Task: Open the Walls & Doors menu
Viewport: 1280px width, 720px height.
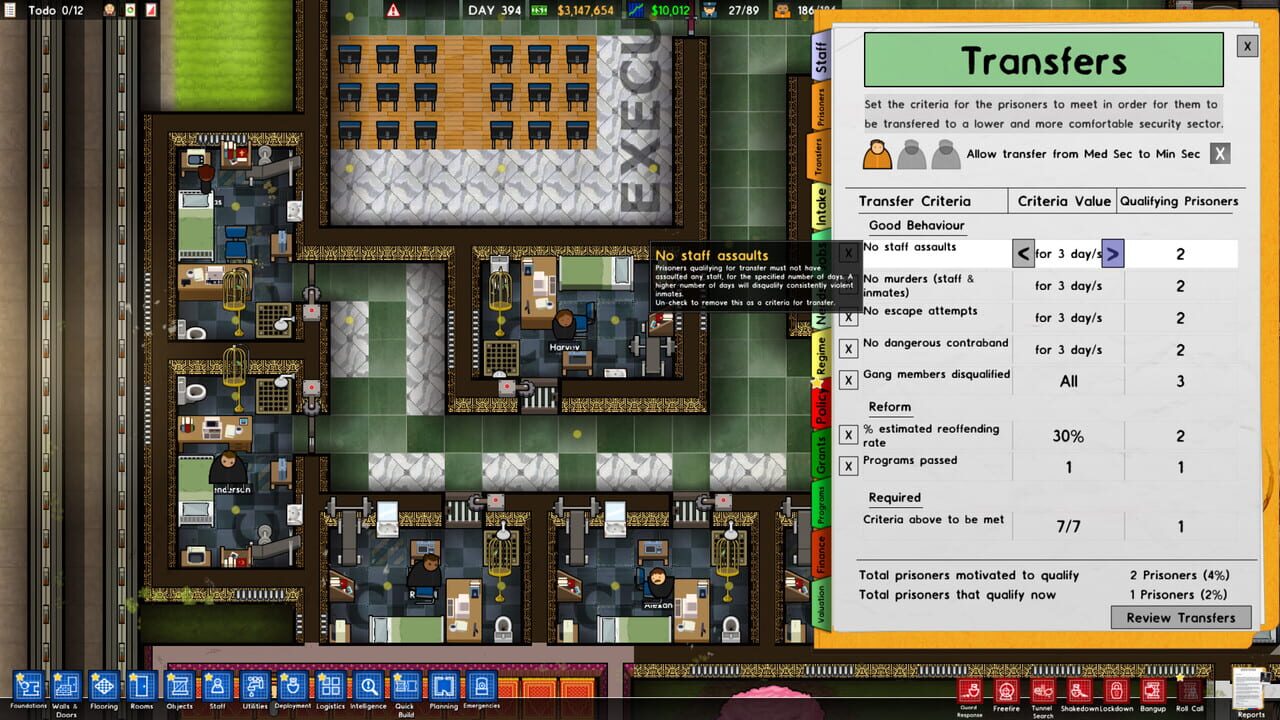Action: click(65, 687)
